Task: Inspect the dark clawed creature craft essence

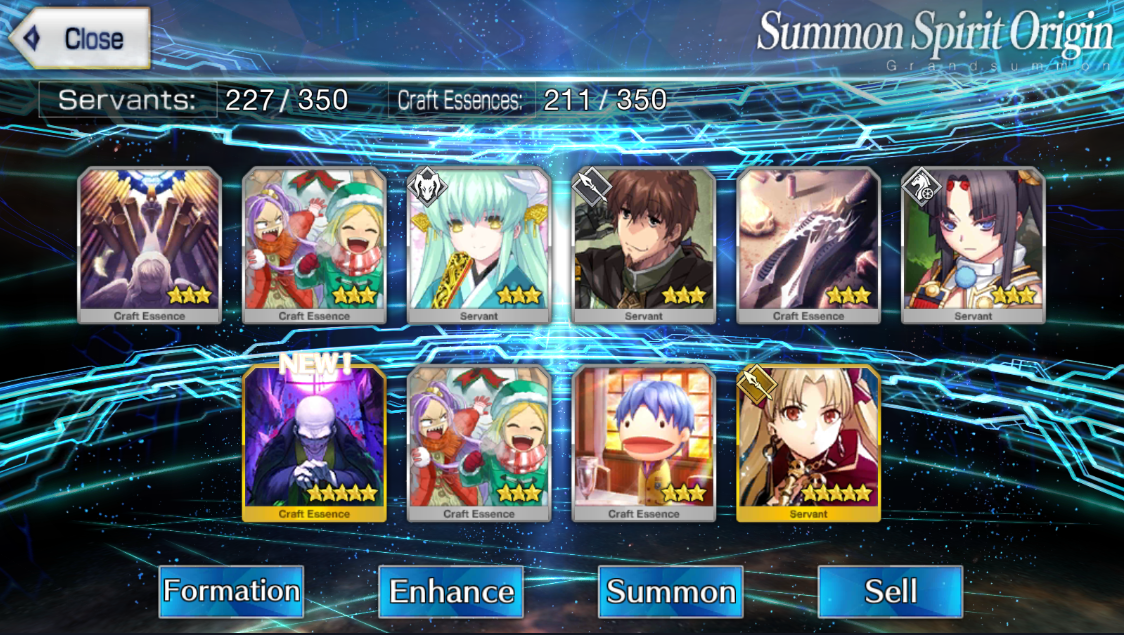Action: (808, 245)
